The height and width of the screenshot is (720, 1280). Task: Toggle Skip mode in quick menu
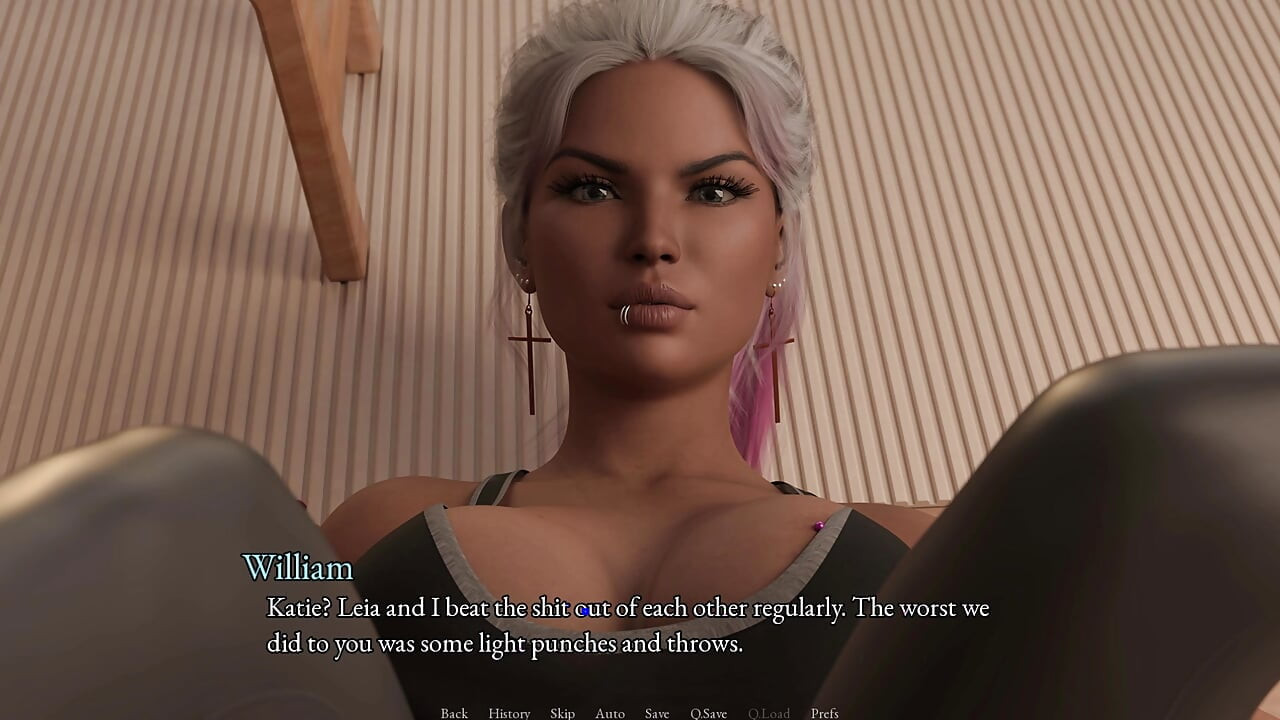(x=562, y=713)
